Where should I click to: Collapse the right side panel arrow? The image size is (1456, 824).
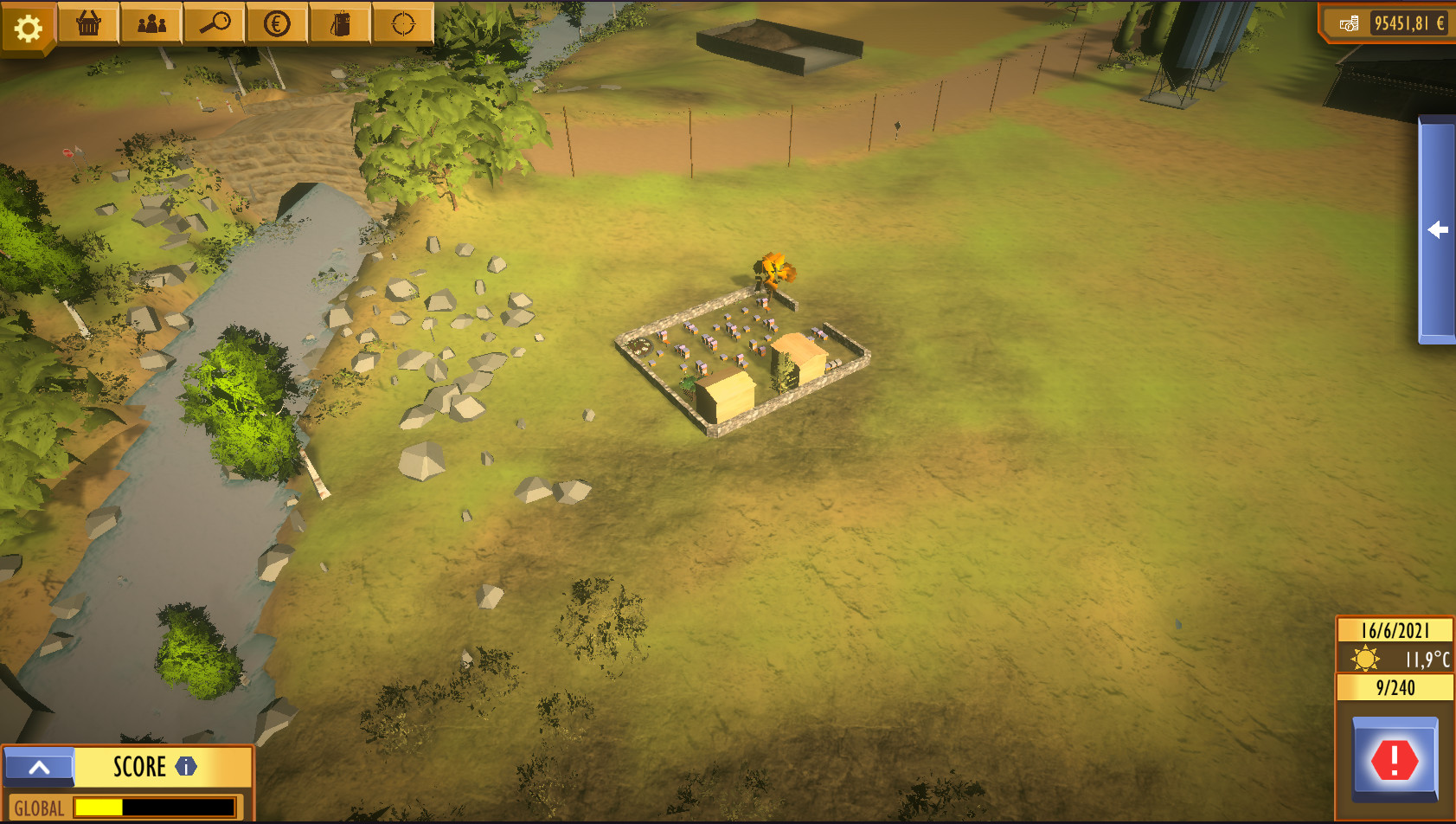click(1436, 229)
